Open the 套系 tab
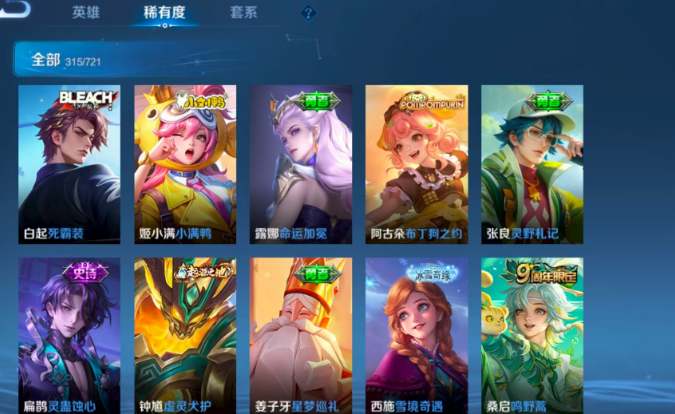 click(243, 13)
